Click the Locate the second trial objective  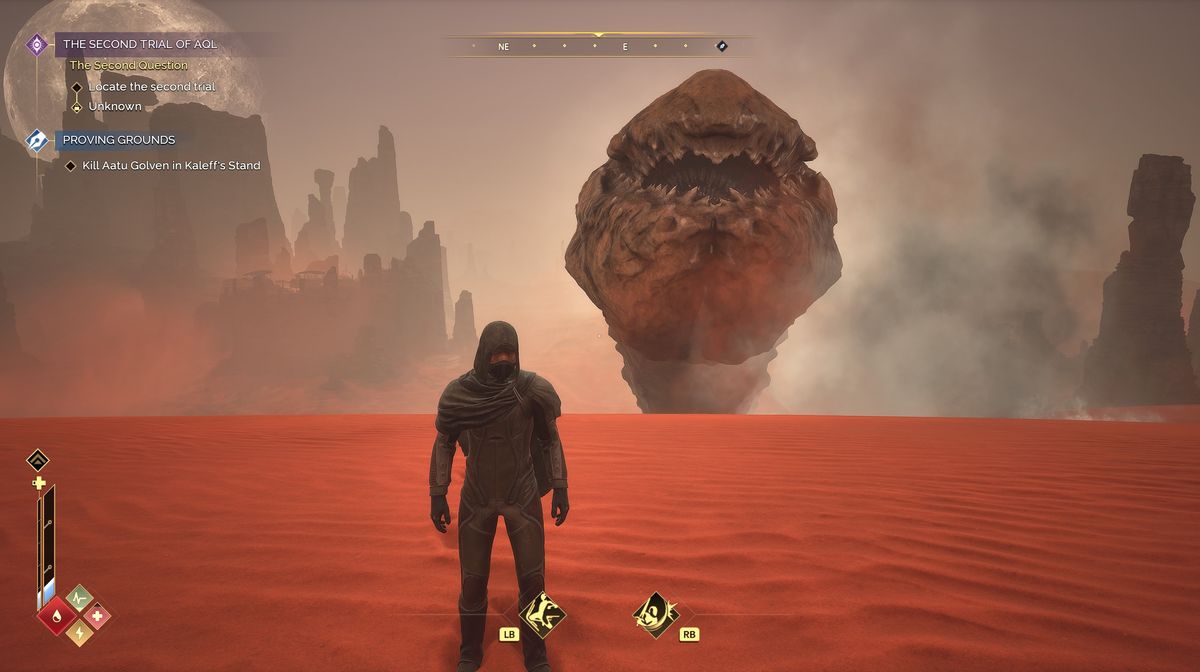point(151,87)
